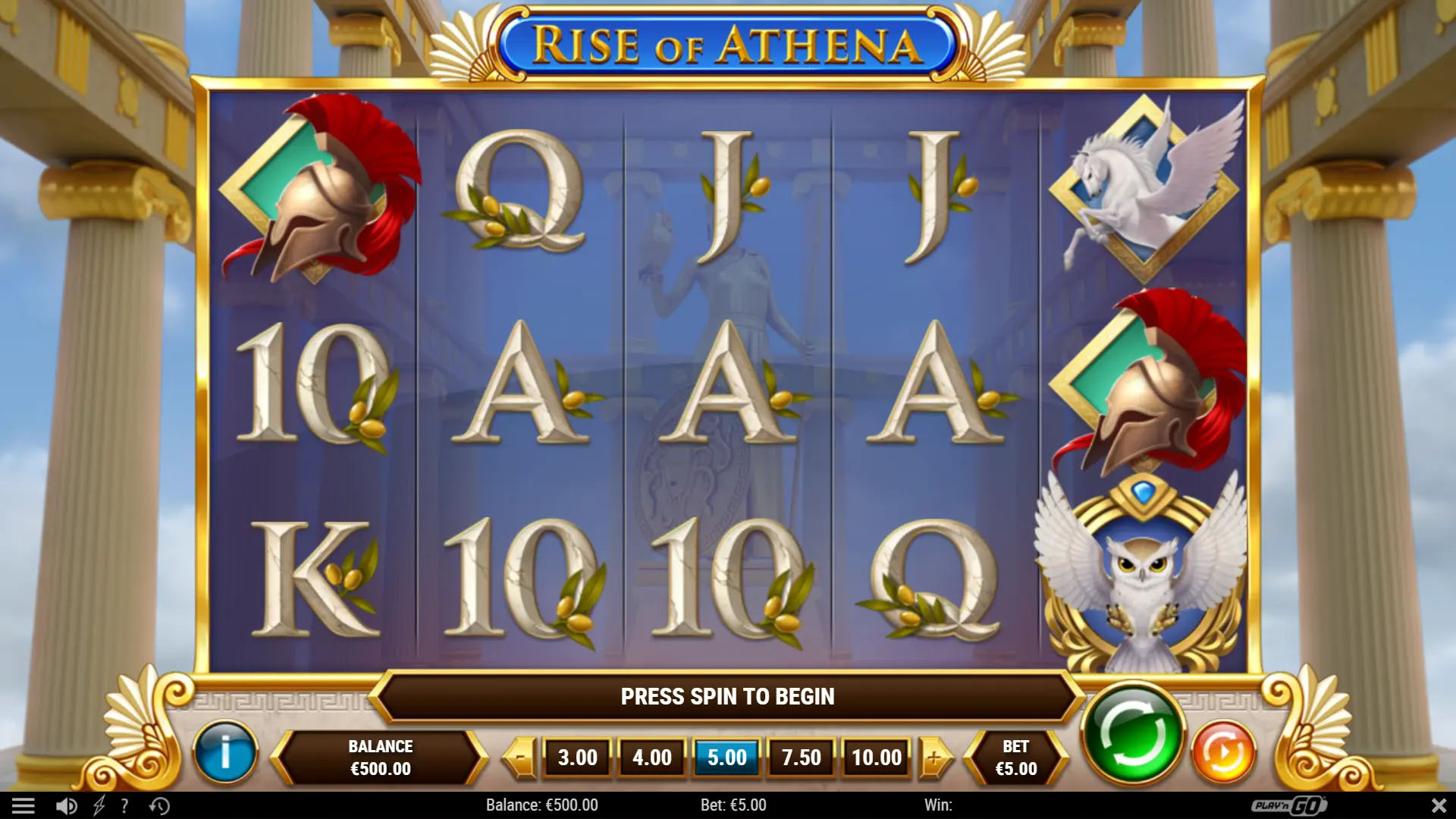
Task: Open help with the question mark
Action: pyautogui.click(x=124, y=805)
